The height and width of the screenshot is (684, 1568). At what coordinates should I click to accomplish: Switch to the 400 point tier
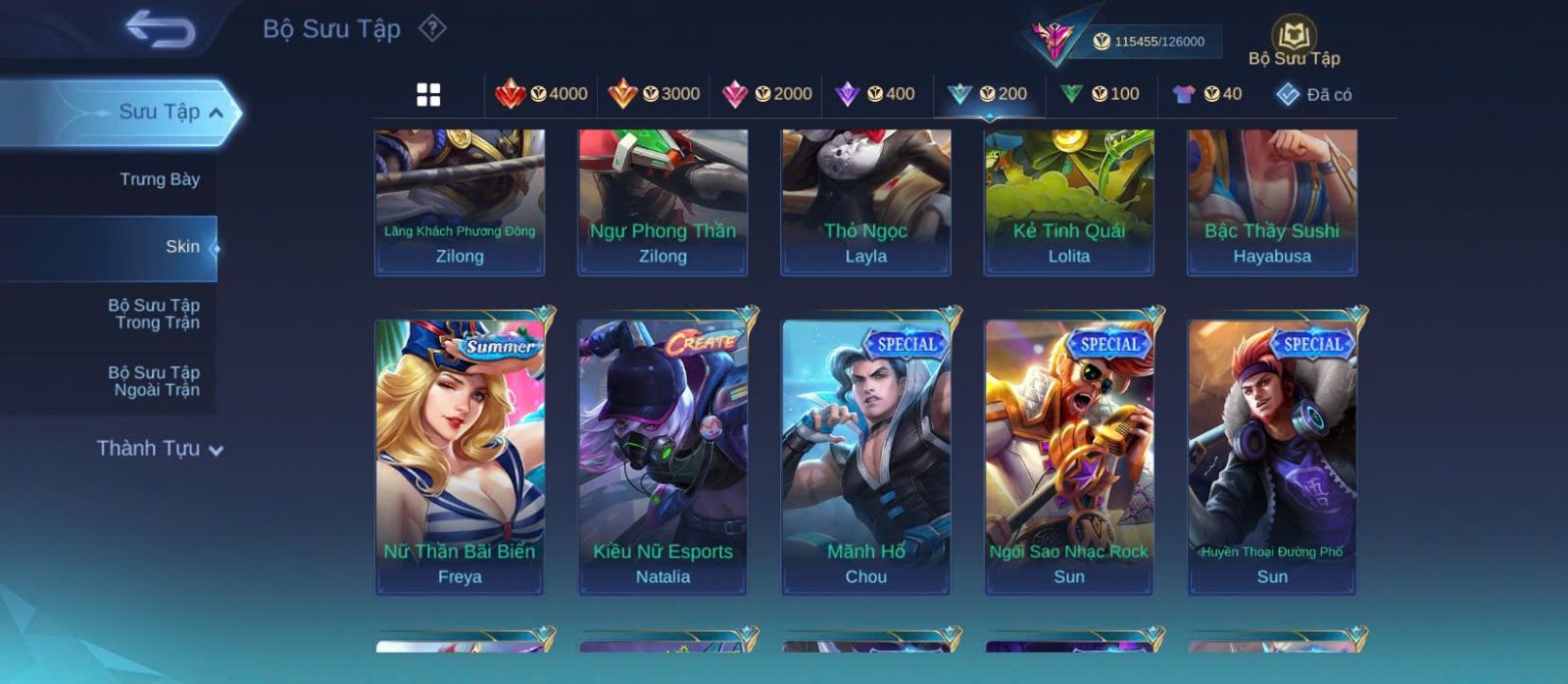[875, 94]
